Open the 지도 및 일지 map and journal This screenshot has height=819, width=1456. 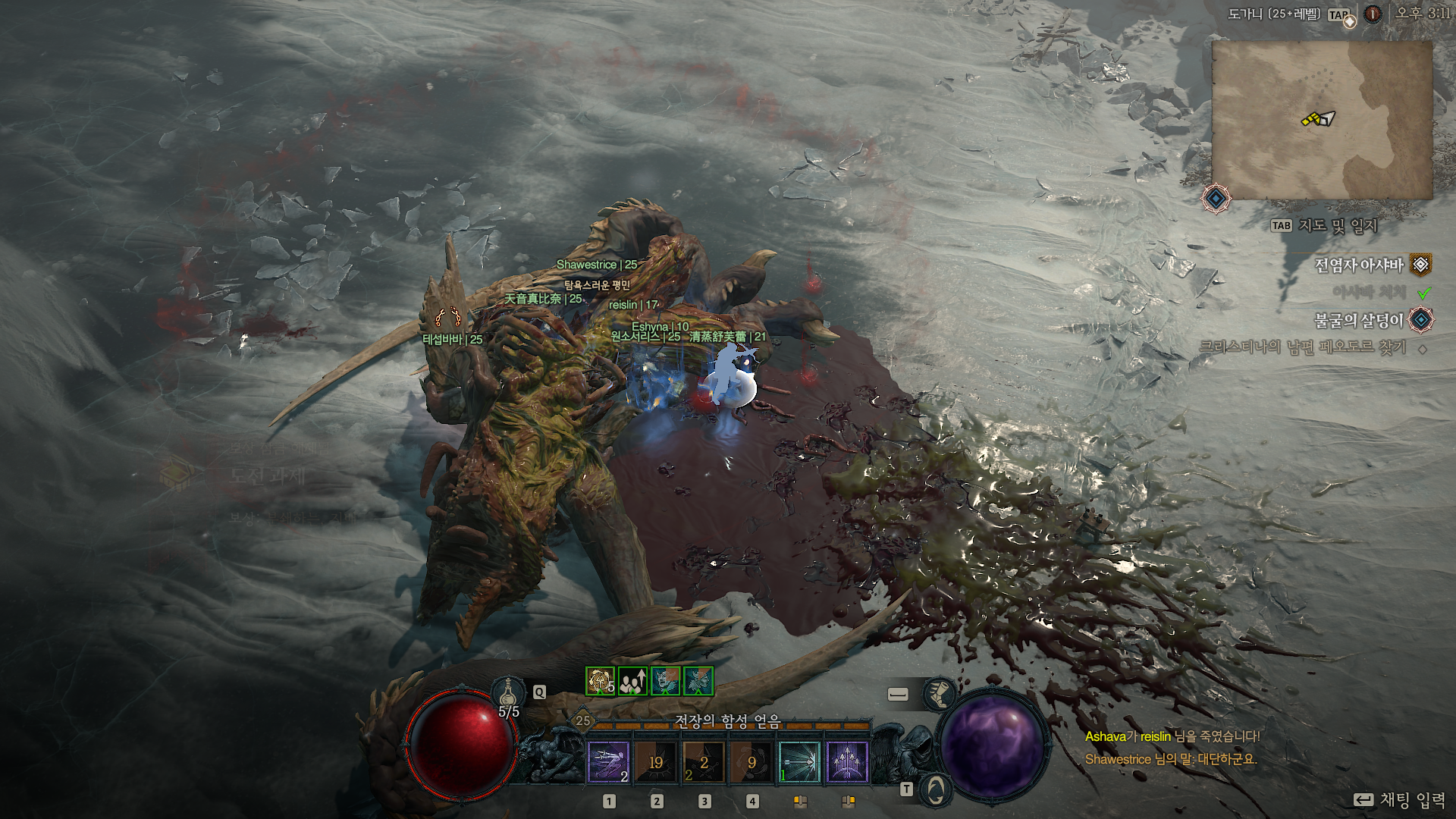point(1337,225)
